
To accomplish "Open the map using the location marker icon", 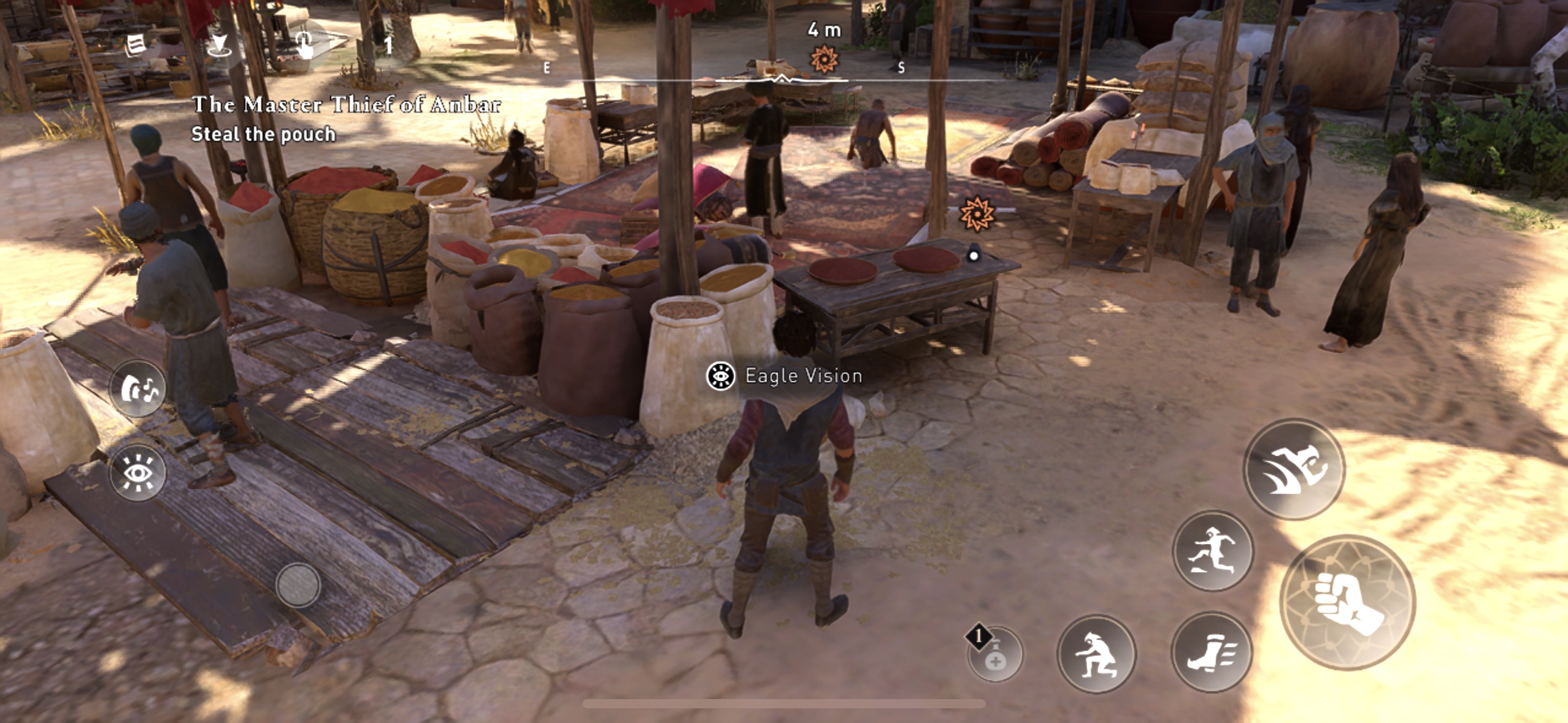I will tap(218, 45).
